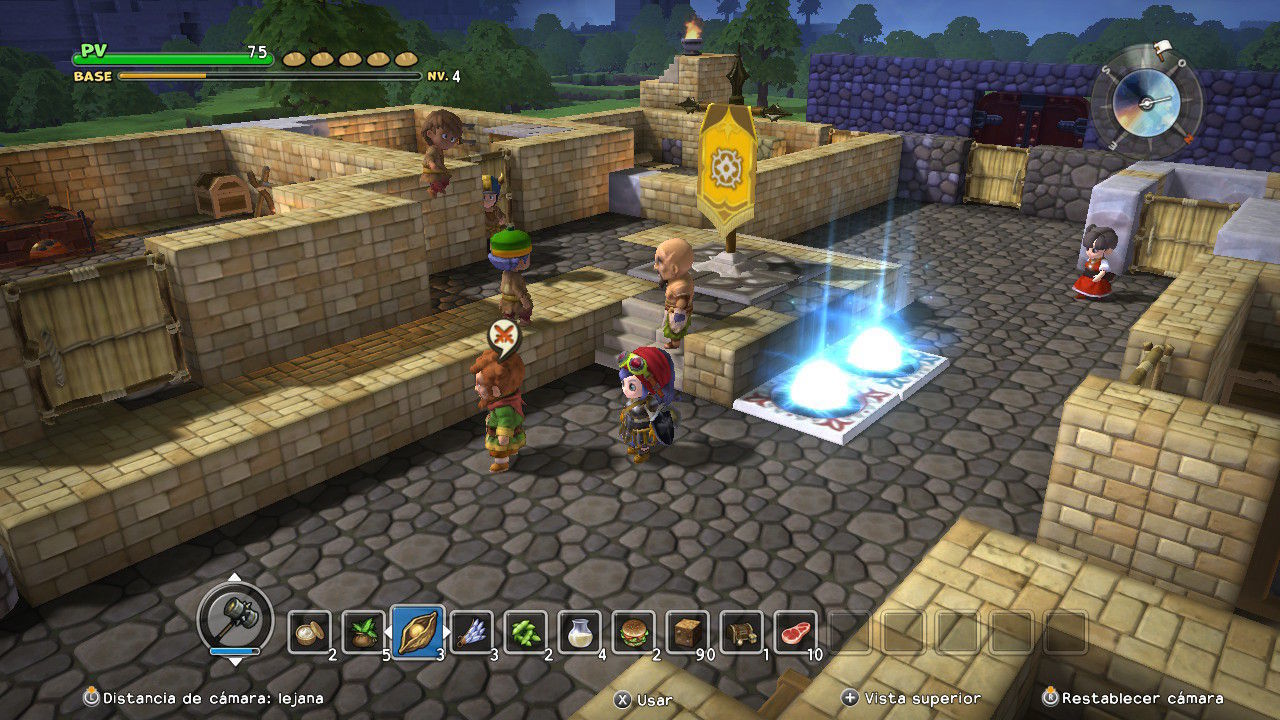Click the arrow left of golden seed slot
The height and width of the screenshot is (720, 1280).
pos(389,632)
